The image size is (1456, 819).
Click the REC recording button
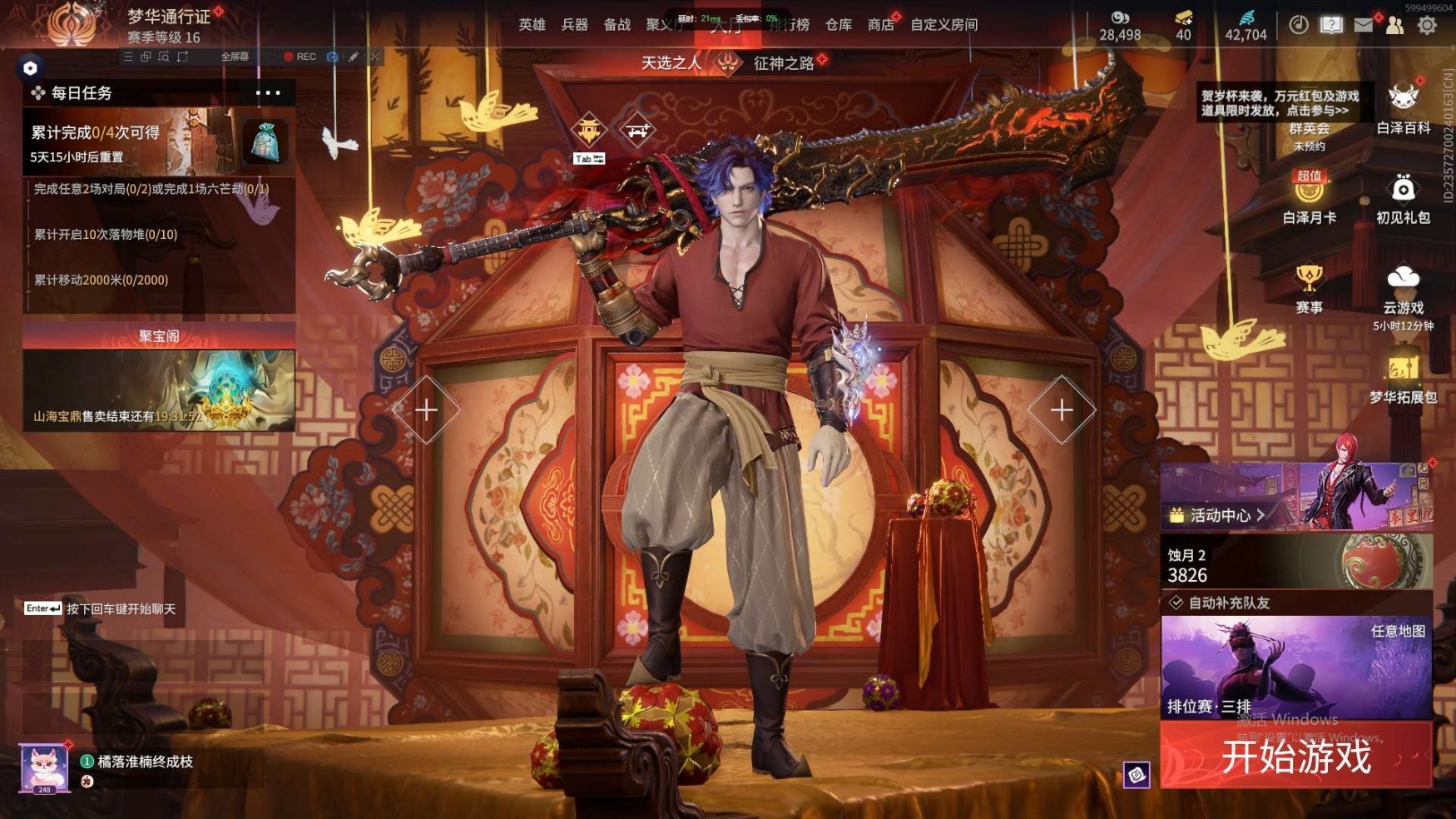pos(300,57)
